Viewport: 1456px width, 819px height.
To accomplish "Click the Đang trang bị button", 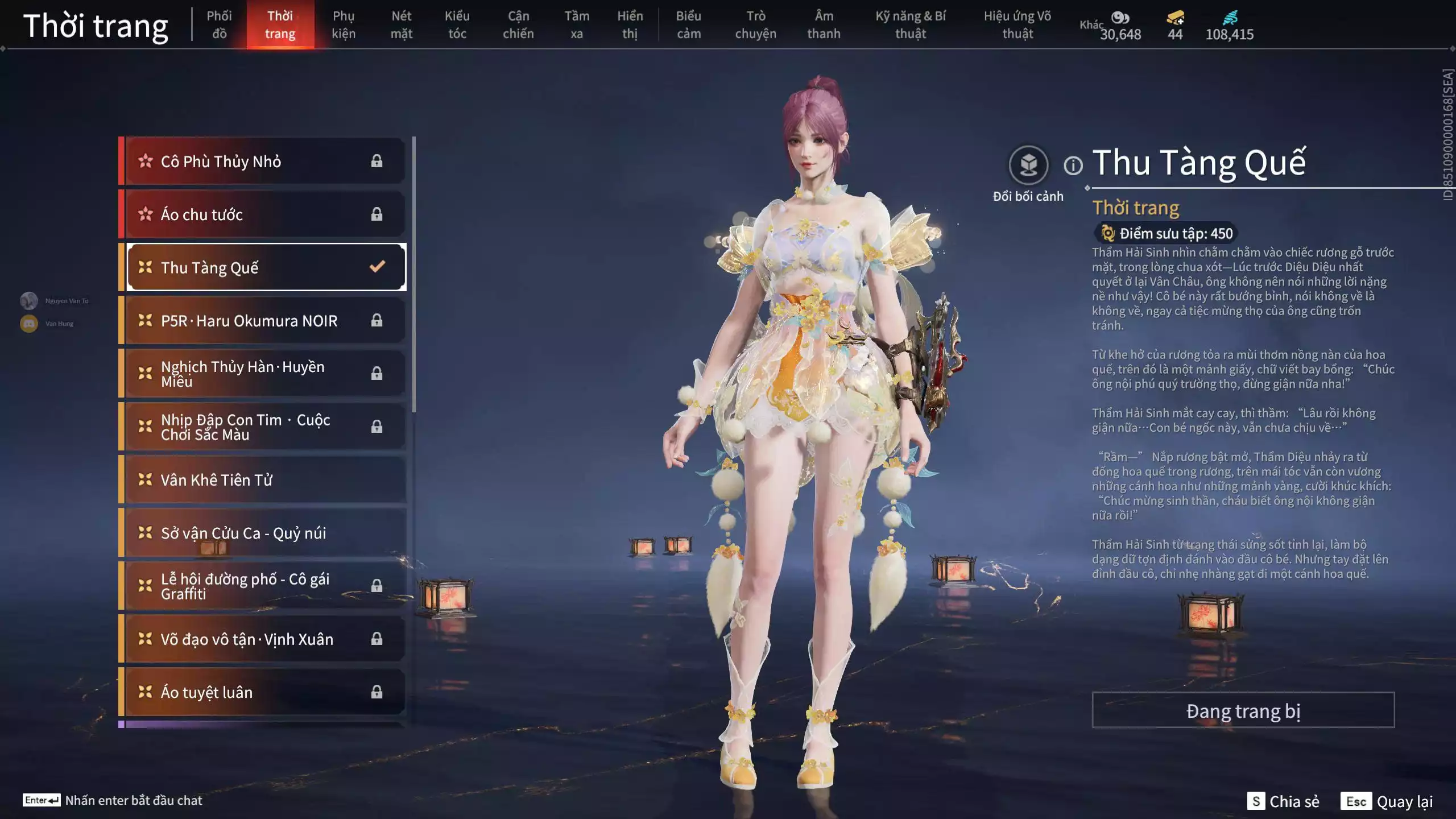I will (x=1243, y=710).
